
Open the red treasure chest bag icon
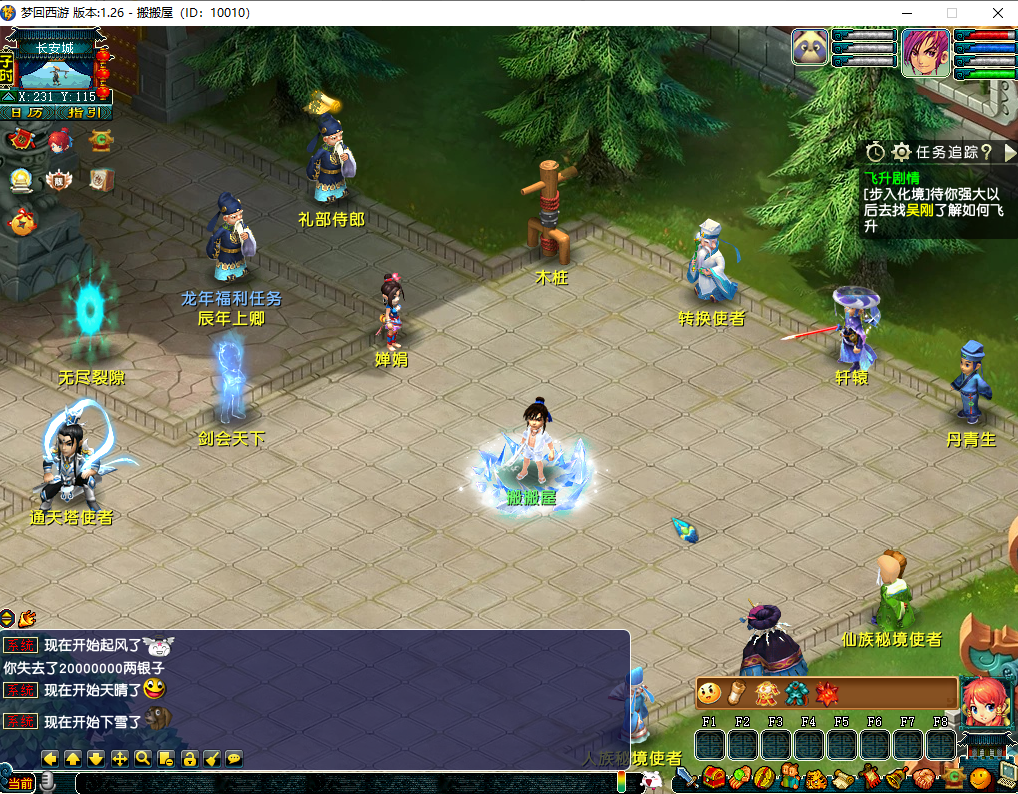[x=714, y=777]
